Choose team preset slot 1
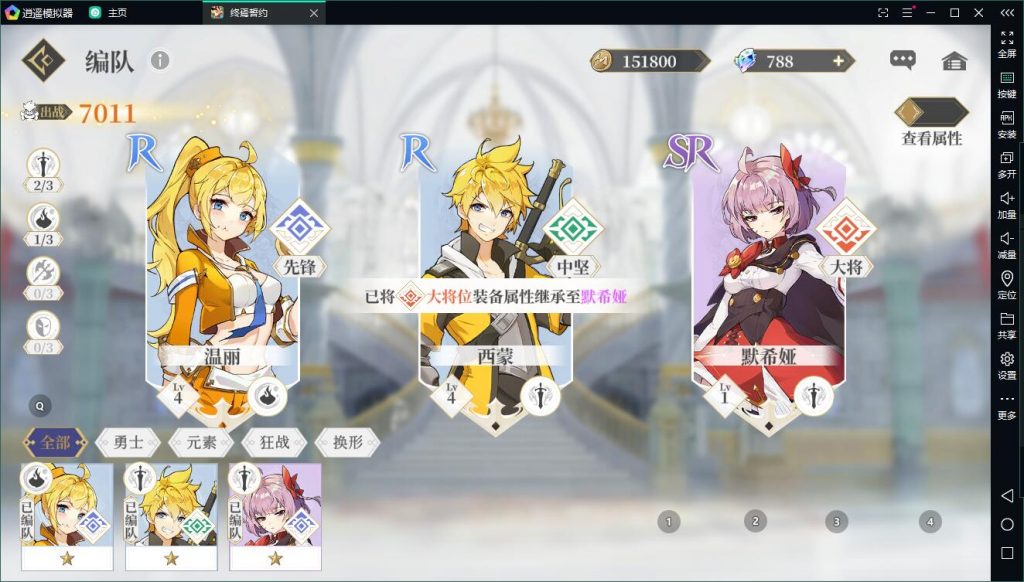The width and height of the screenshot is (1024, 582). pos(668,521)
